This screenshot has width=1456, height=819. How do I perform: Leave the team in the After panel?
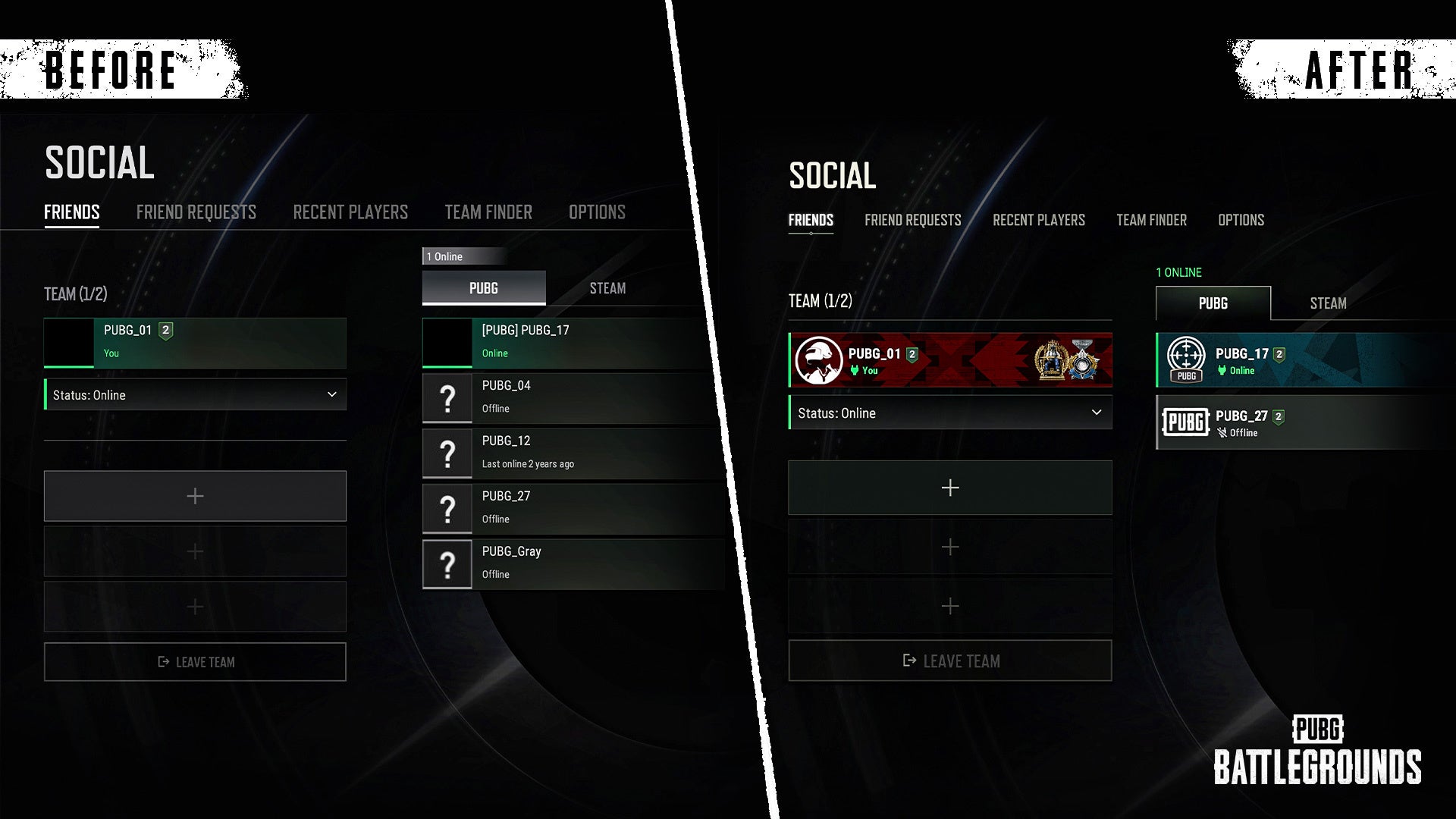click(x=950, y=661)
